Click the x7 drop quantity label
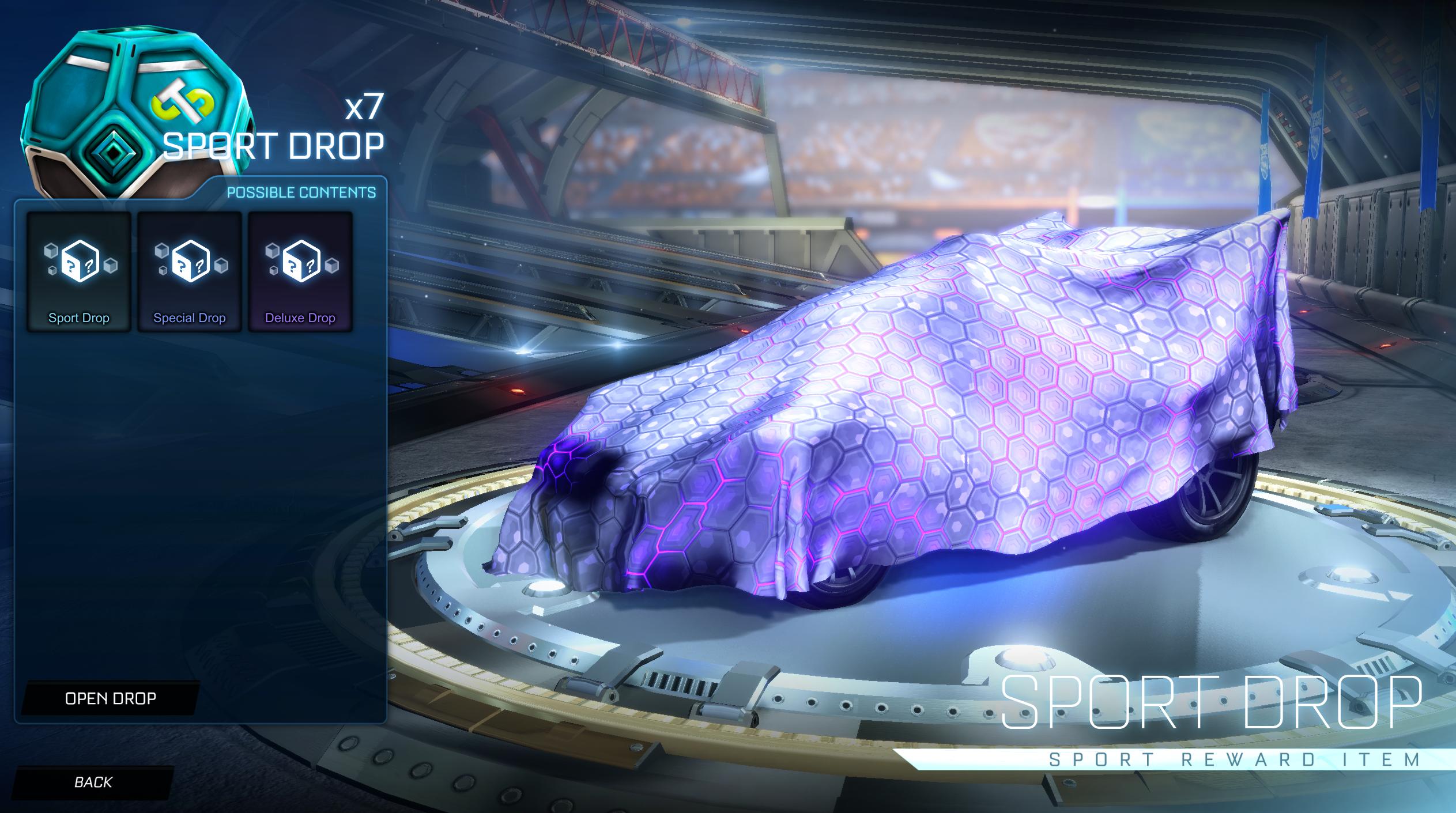The height and width of the screenshot is (813, 1456). (x=369, y=107)
